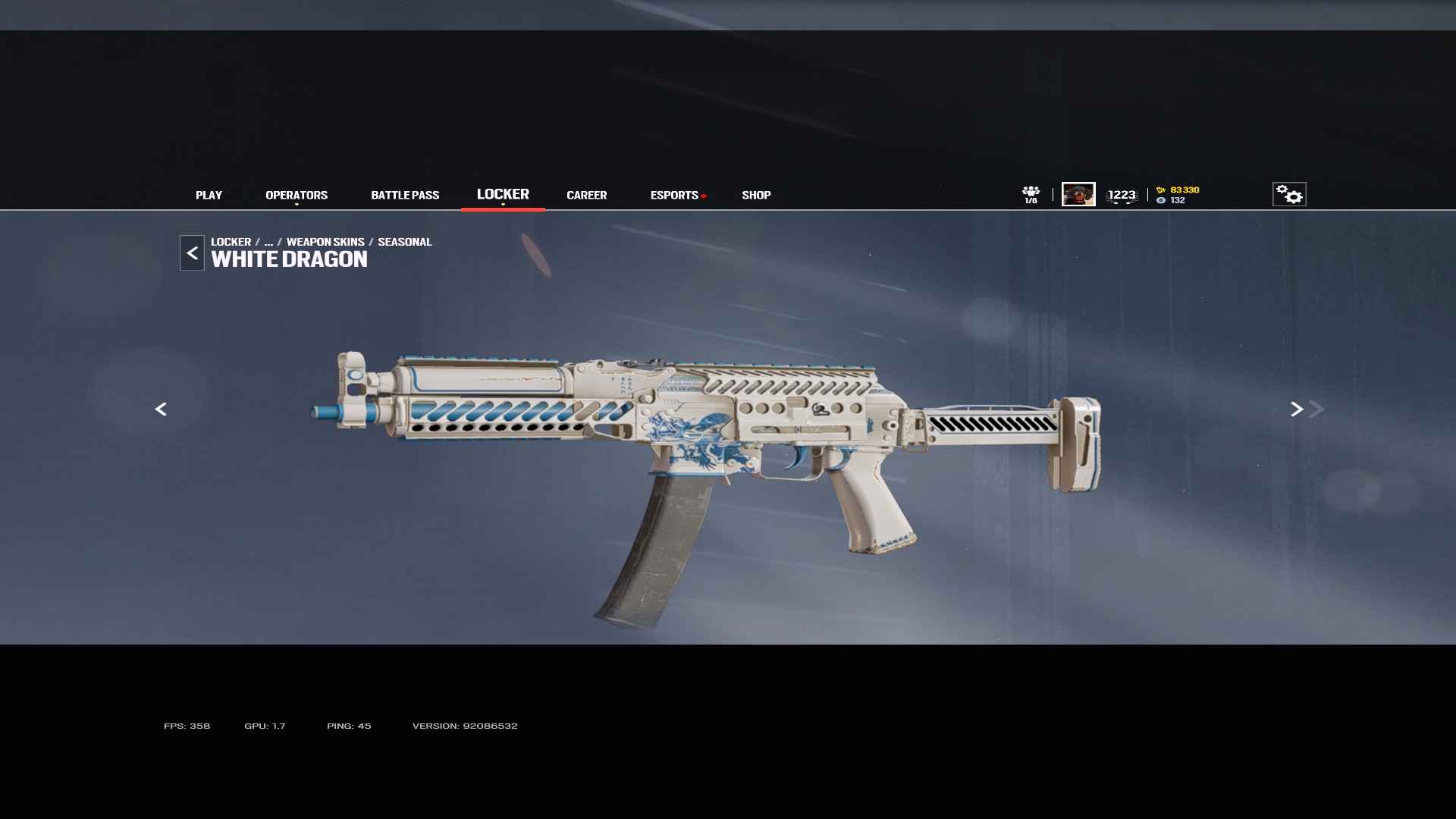The width and height of the screenshot is (1456, 819).
Task: Open the Esports tab
Action: click(x=674, y=195)
